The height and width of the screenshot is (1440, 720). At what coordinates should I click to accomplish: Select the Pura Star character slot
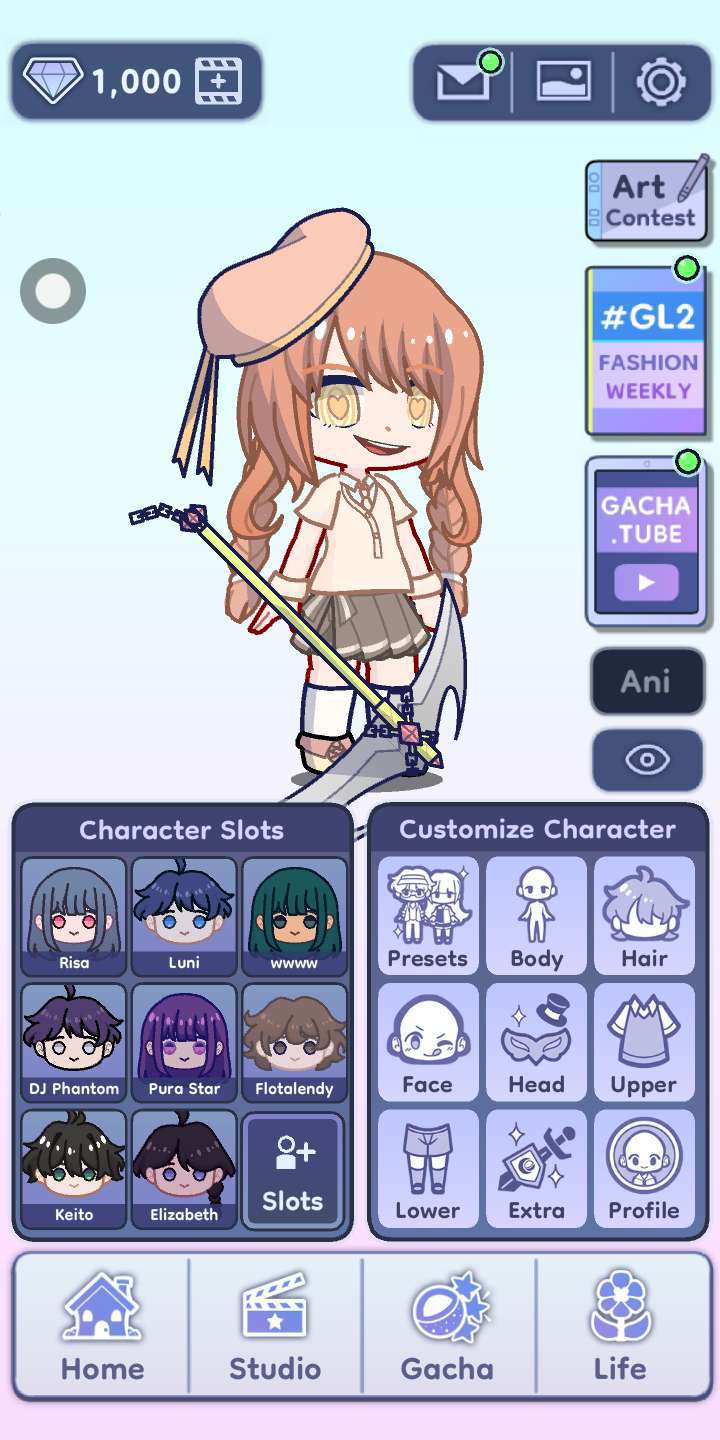tap(184, 1042)
